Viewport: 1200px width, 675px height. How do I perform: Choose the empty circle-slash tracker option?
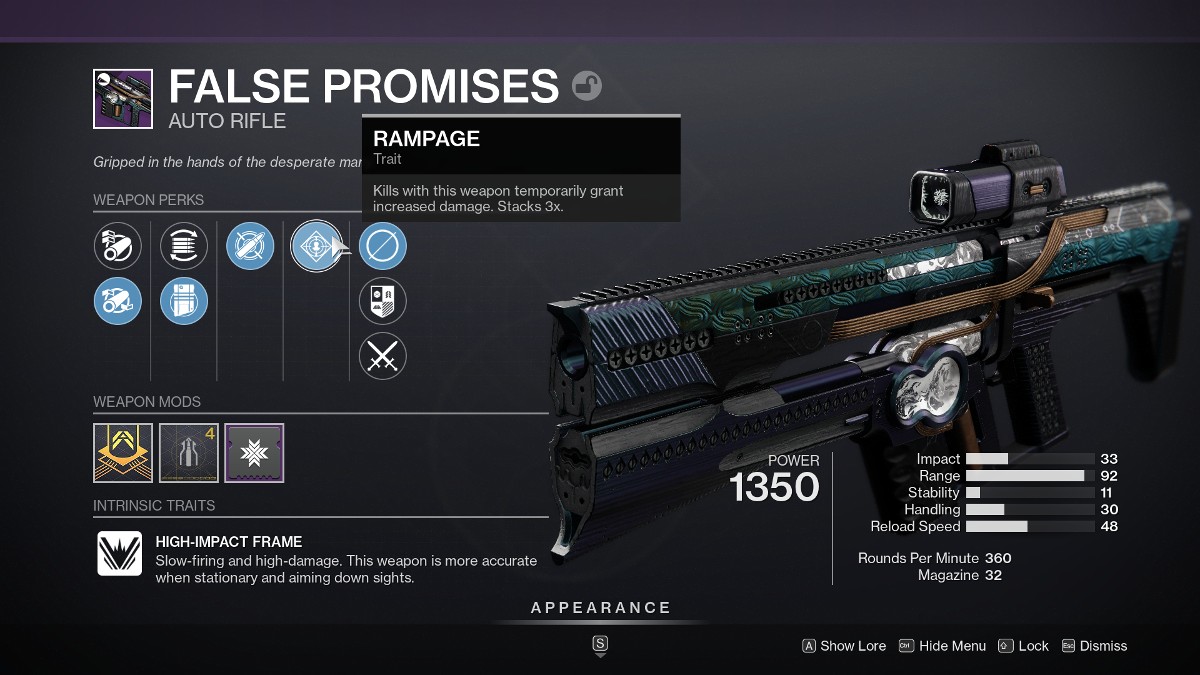[383, 246]
